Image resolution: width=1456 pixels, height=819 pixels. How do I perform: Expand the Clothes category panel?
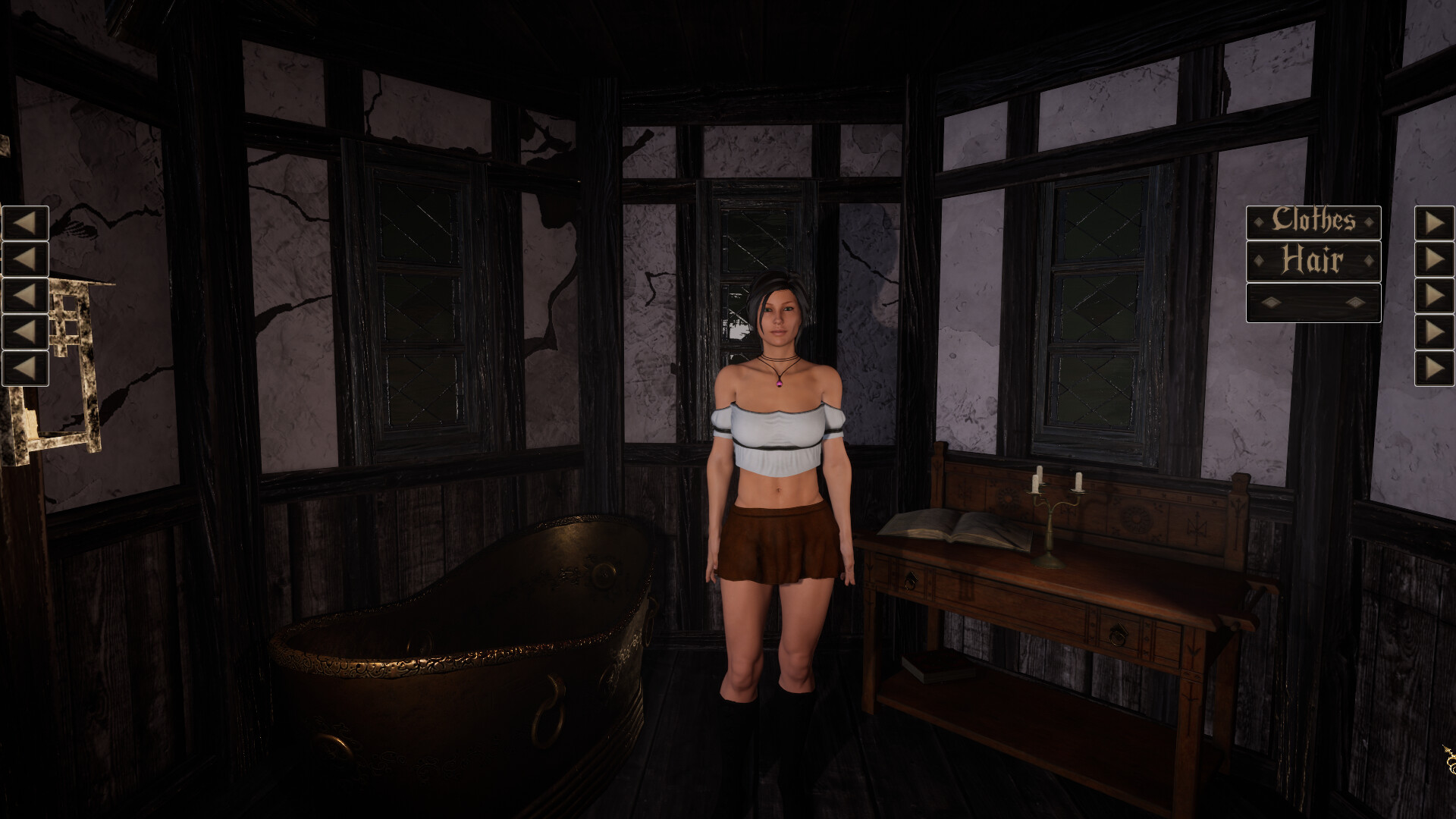[x=1315, y=221]
